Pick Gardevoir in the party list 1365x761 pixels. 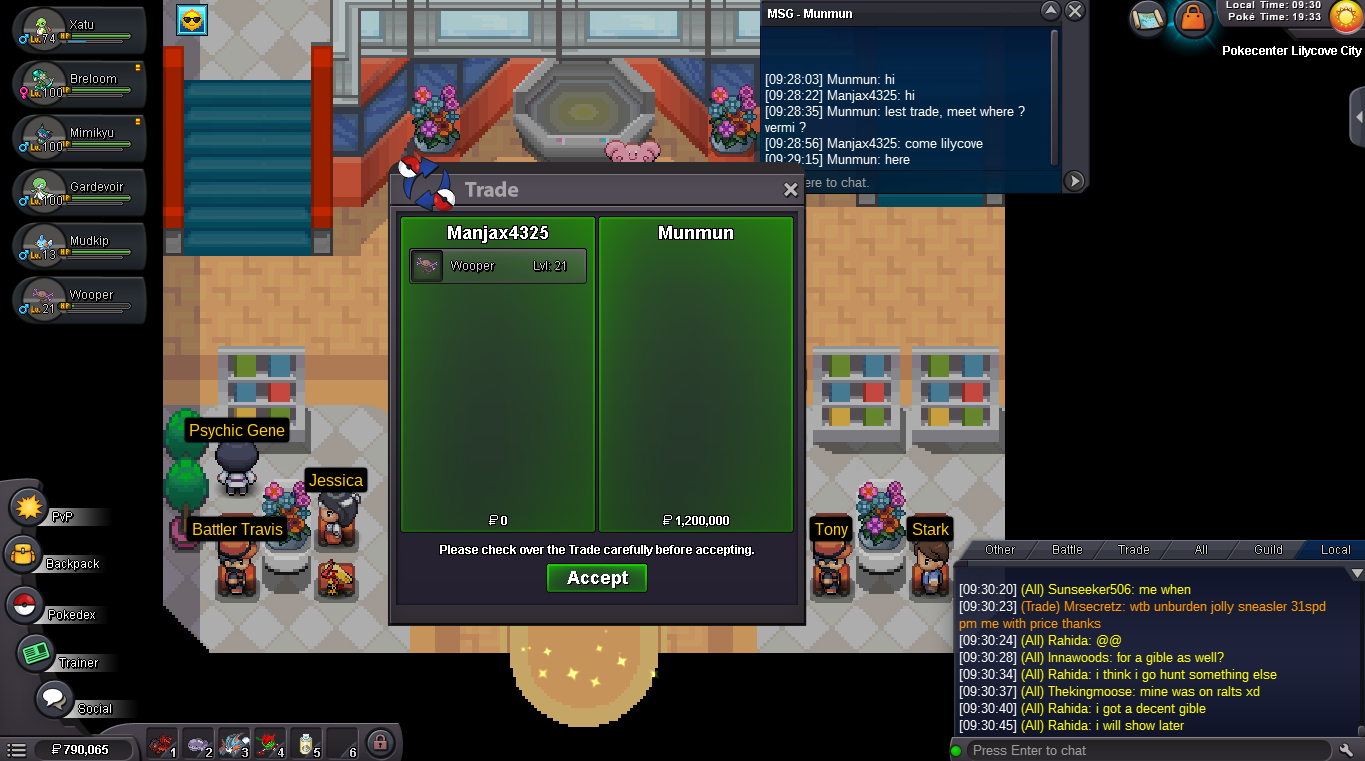(80, 192)
